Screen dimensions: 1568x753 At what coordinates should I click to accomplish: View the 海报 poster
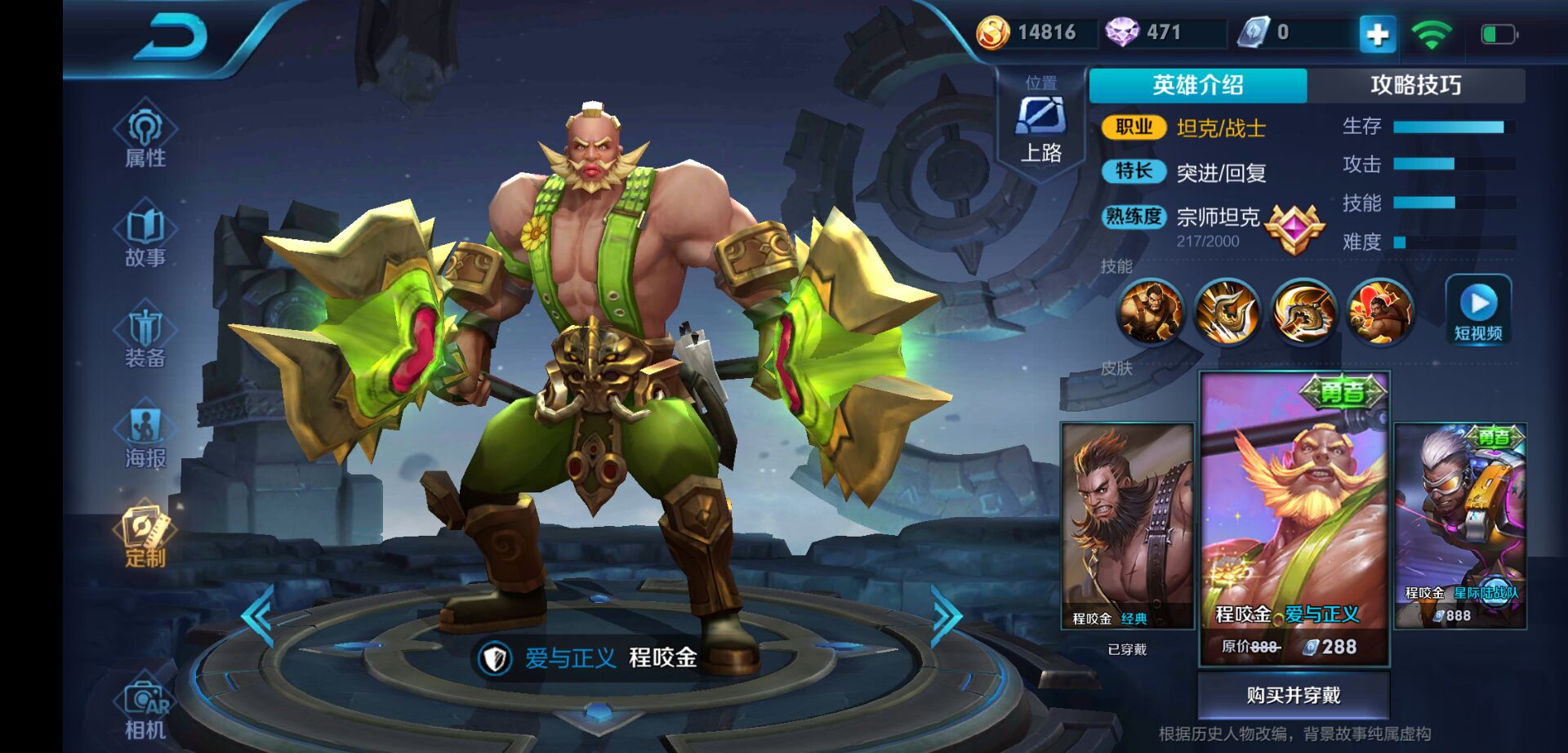coord(145,437)
